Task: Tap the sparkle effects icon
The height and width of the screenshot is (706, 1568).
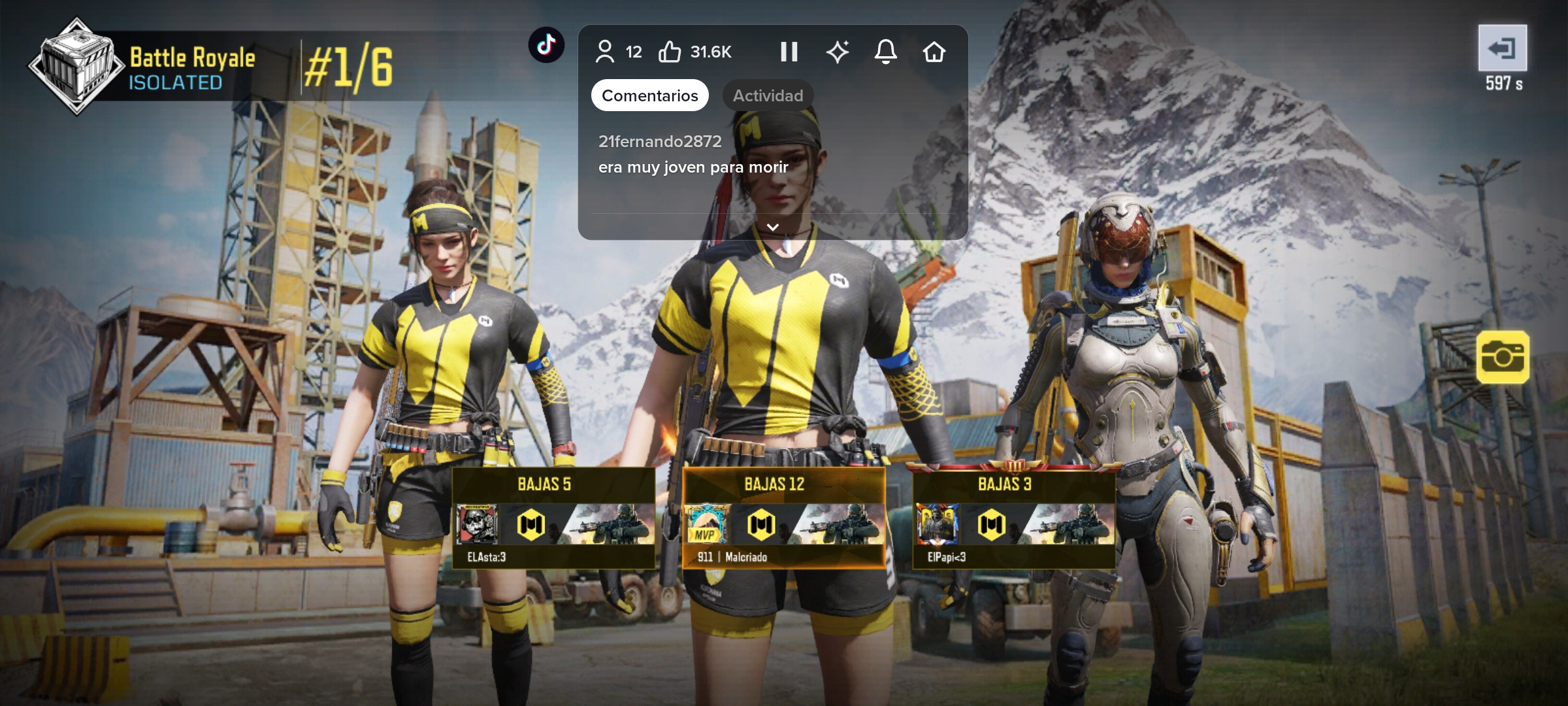Action: click(x=837, y=52)
